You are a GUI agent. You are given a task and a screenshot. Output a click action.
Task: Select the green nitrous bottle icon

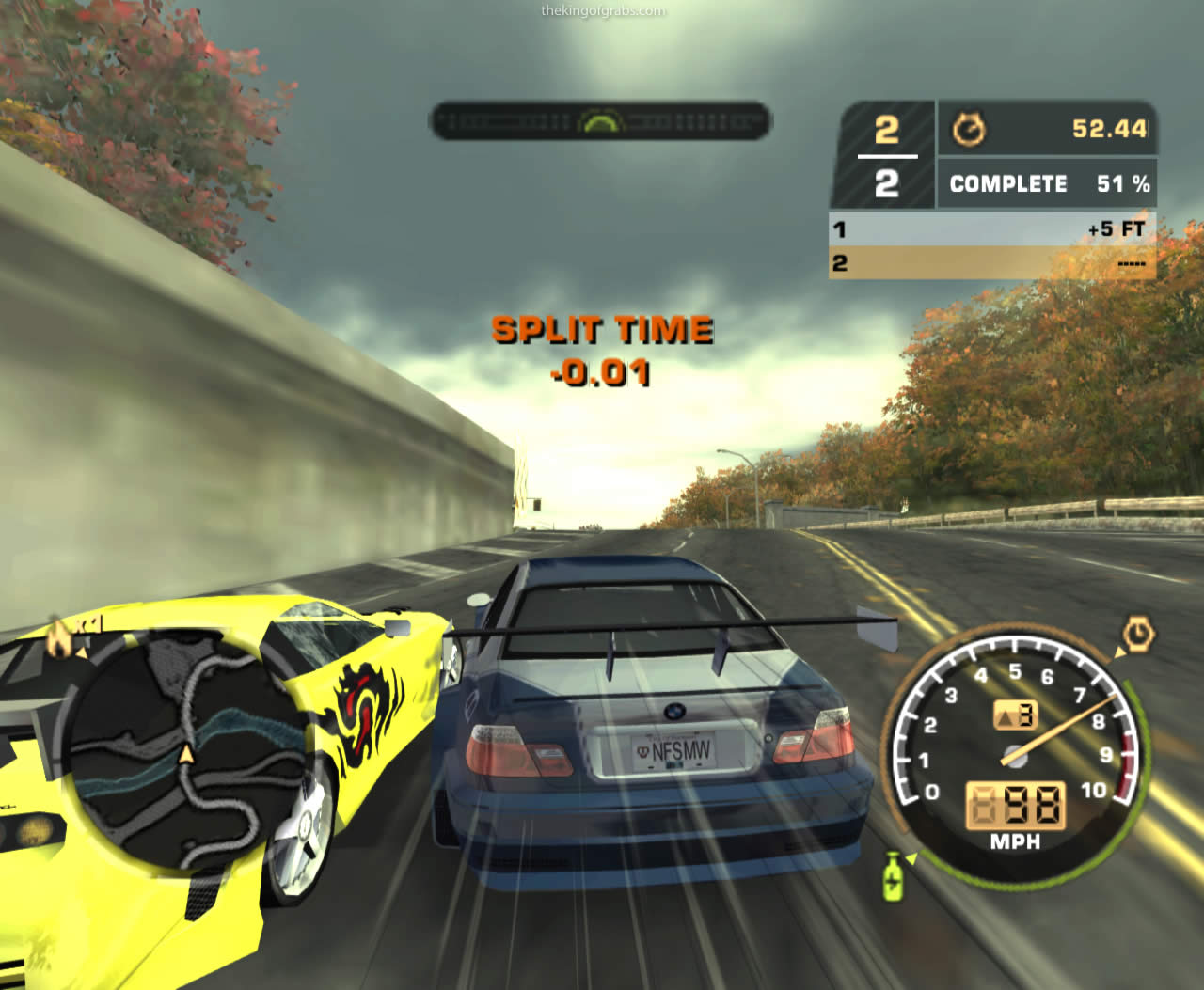tap(893, 876)
